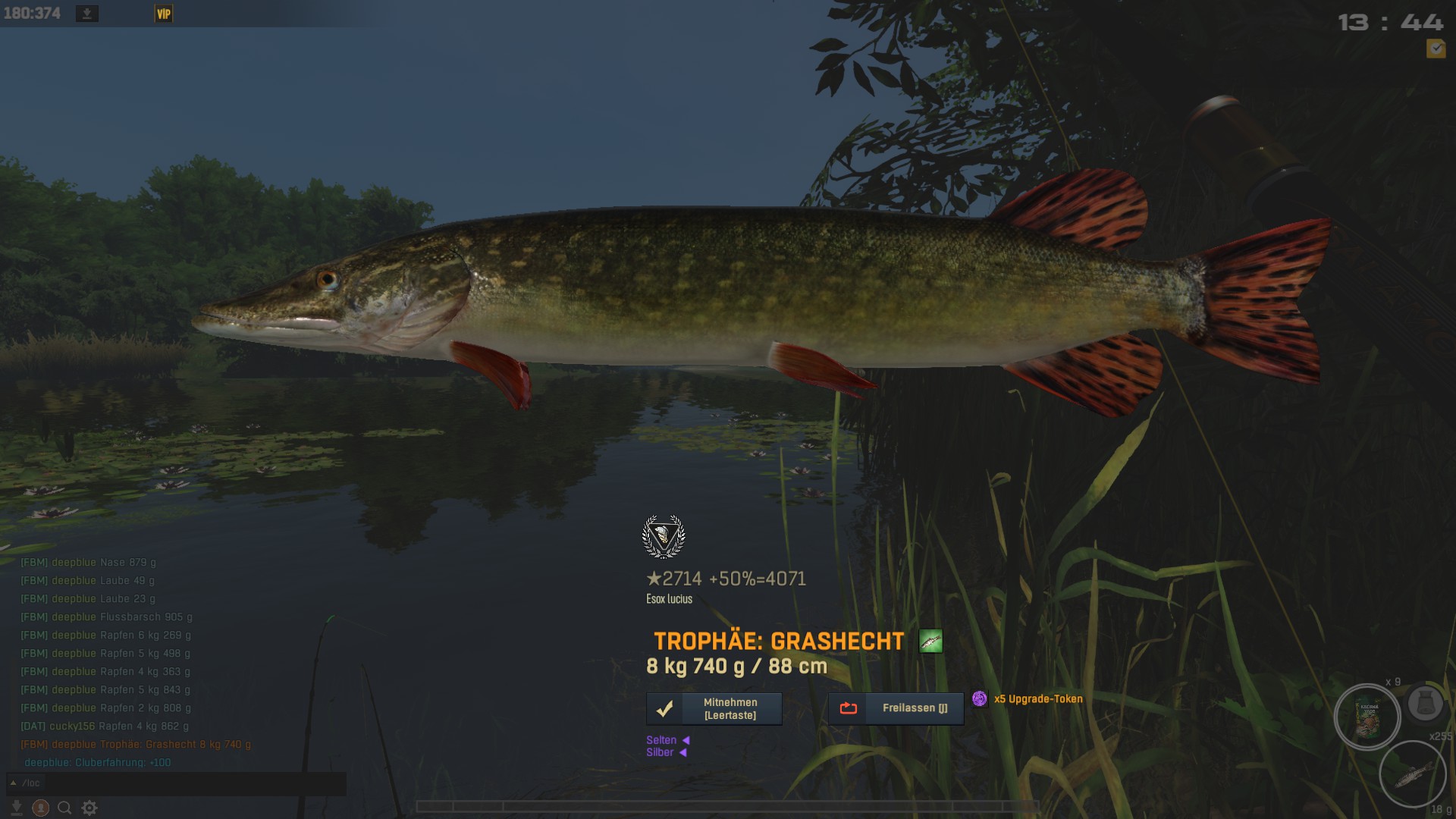
Task: Click the chat message input field
Action: coord(182,783)
